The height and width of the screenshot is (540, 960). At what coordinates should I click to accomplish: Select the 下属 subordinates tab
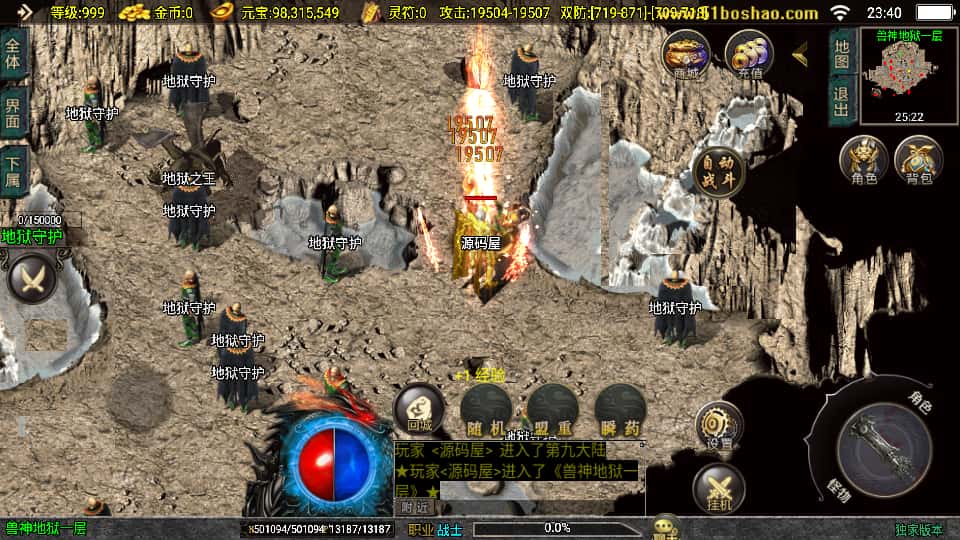pos(14,171)
